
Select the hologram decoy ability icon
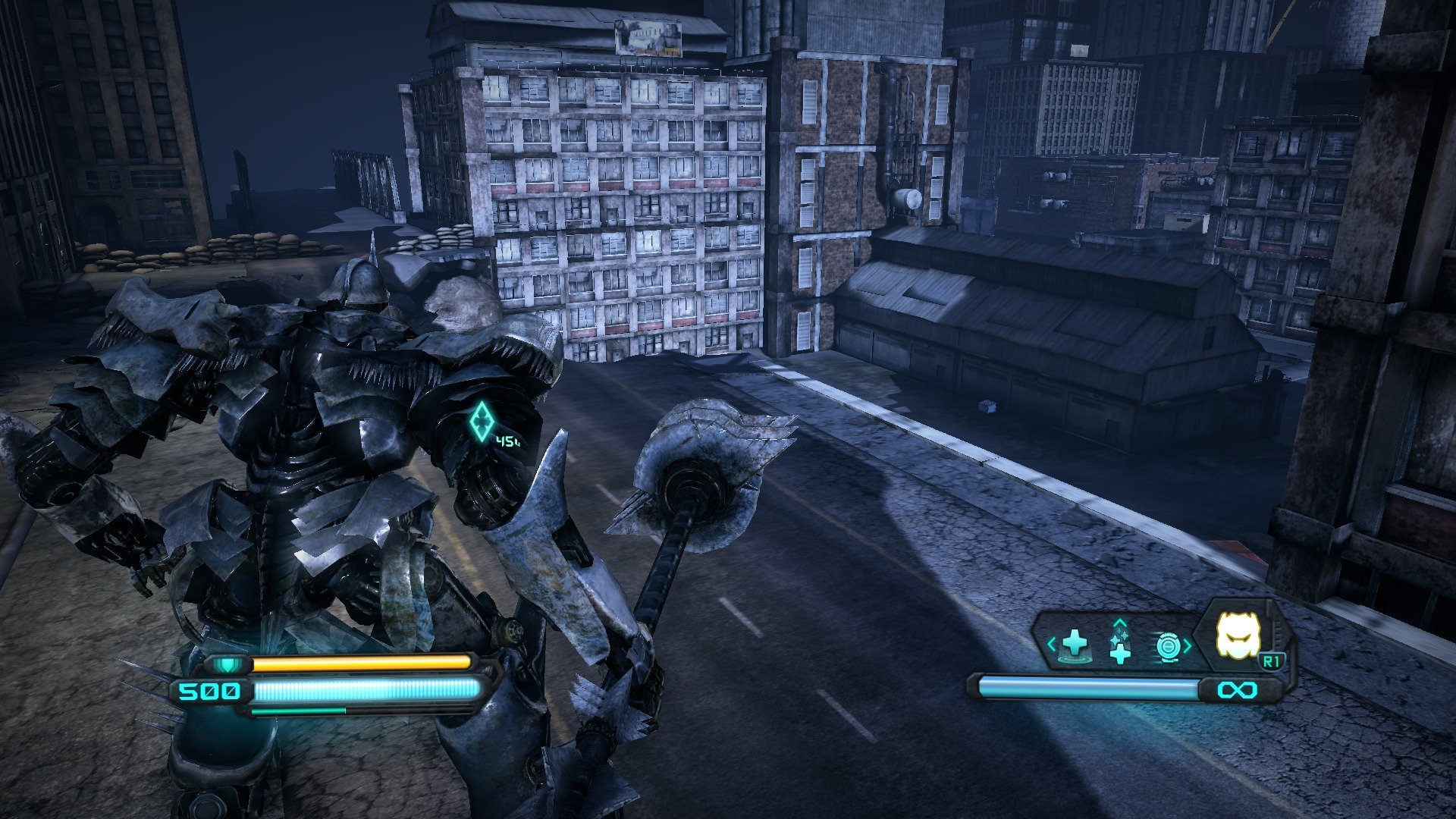[1075, 645]
